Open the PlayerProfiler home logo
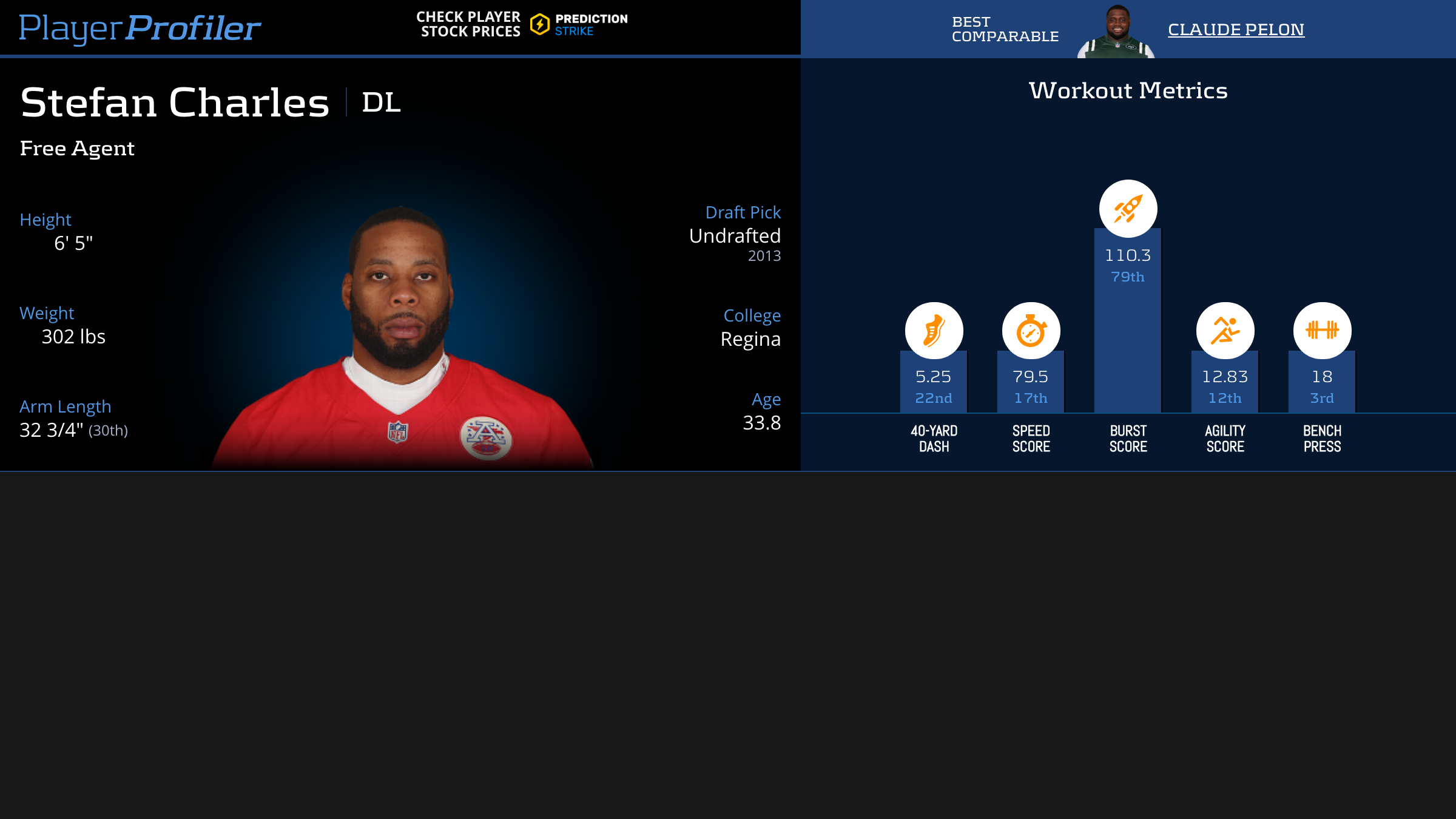This screenshot has width=1456, height=819. (140, 28)
